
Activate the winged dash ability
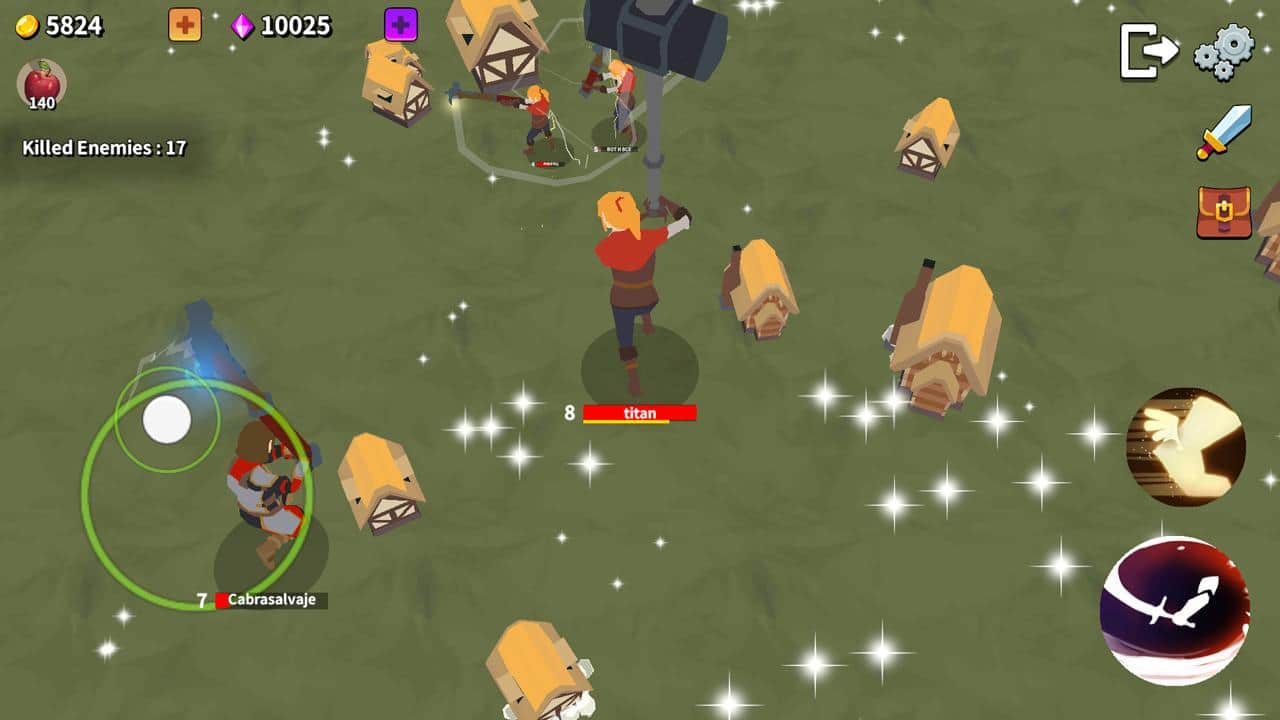pos(1186,447)
